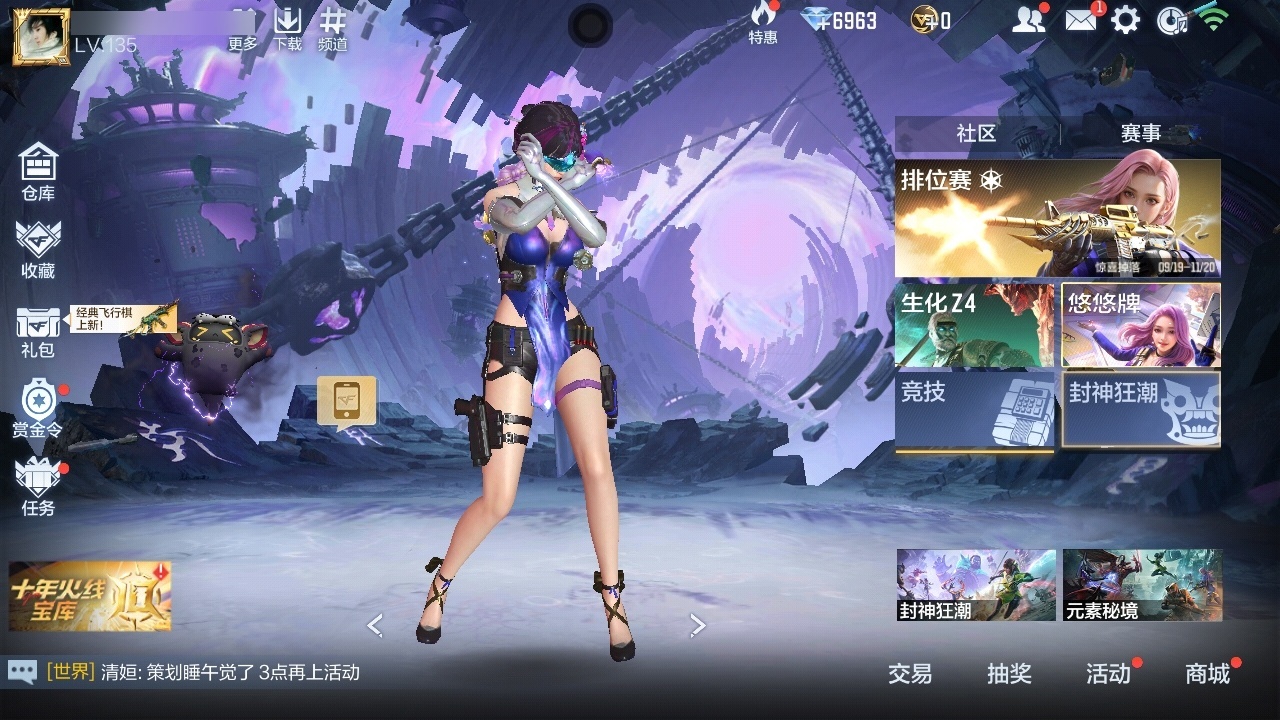This screenshot has width=1280, height=720.
Task: Open the friends list icon
Action: (x=1030, y=20)
